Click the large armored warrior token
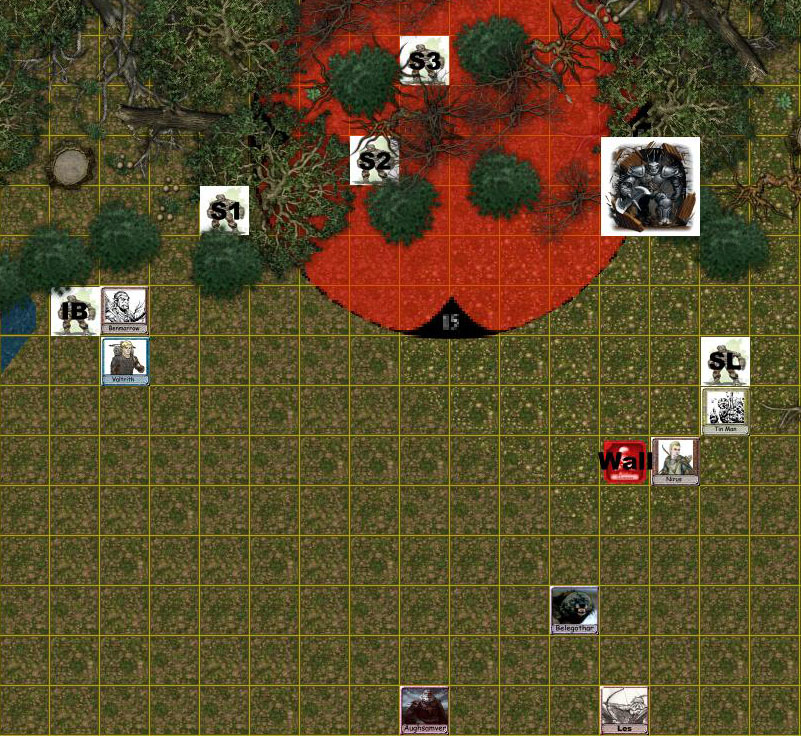The height and width of the screenshot is (736, 801). point(650,186)
